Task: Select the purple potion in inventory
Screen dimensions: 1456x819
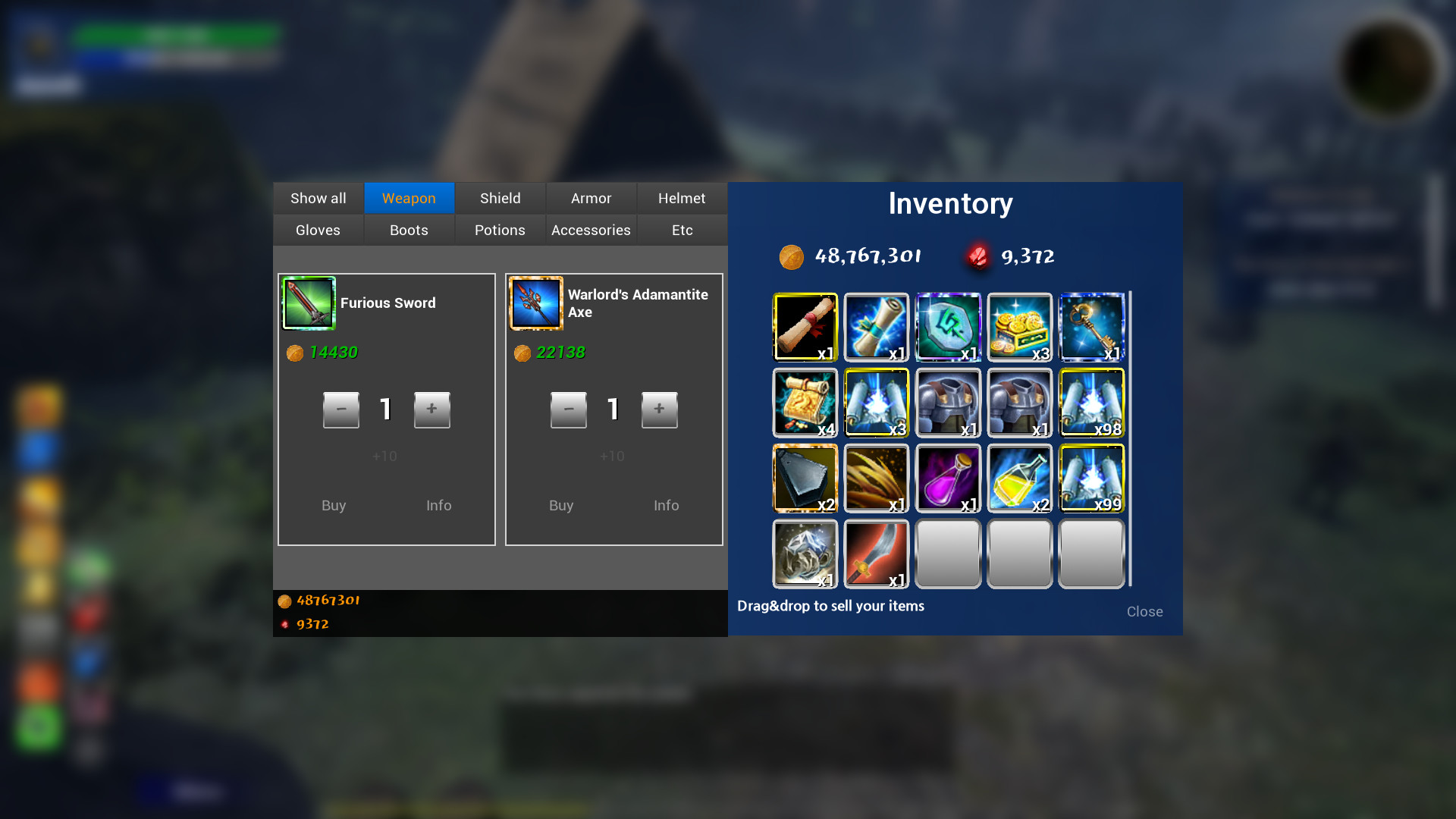Action: (948, 479)
